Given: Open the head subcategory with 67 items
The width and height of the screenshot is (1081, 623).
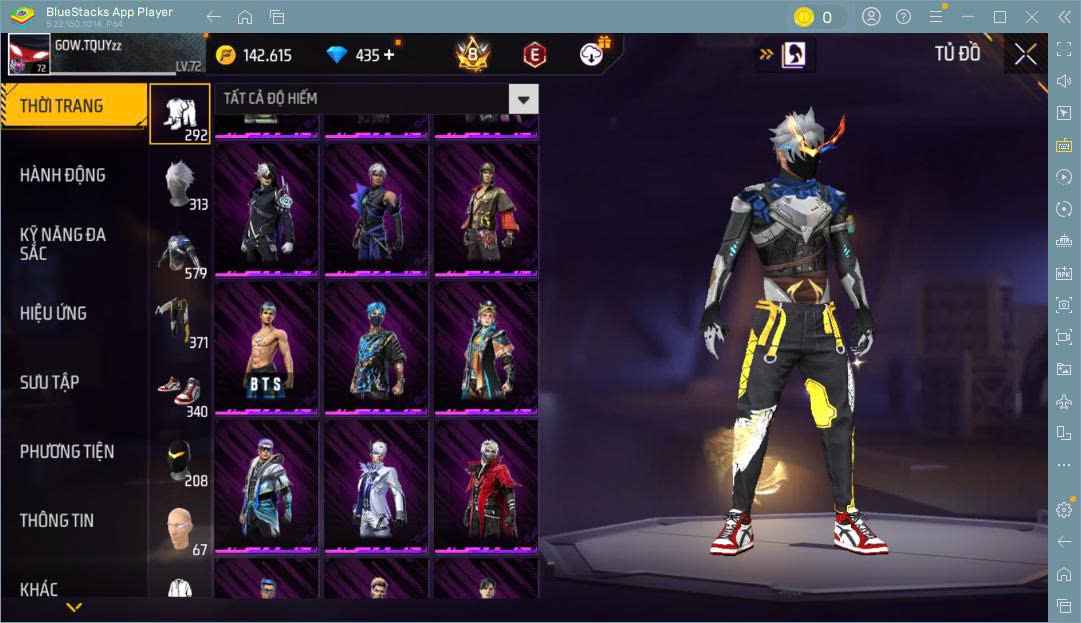Looking at the screenshot, I should coord(181,529).
